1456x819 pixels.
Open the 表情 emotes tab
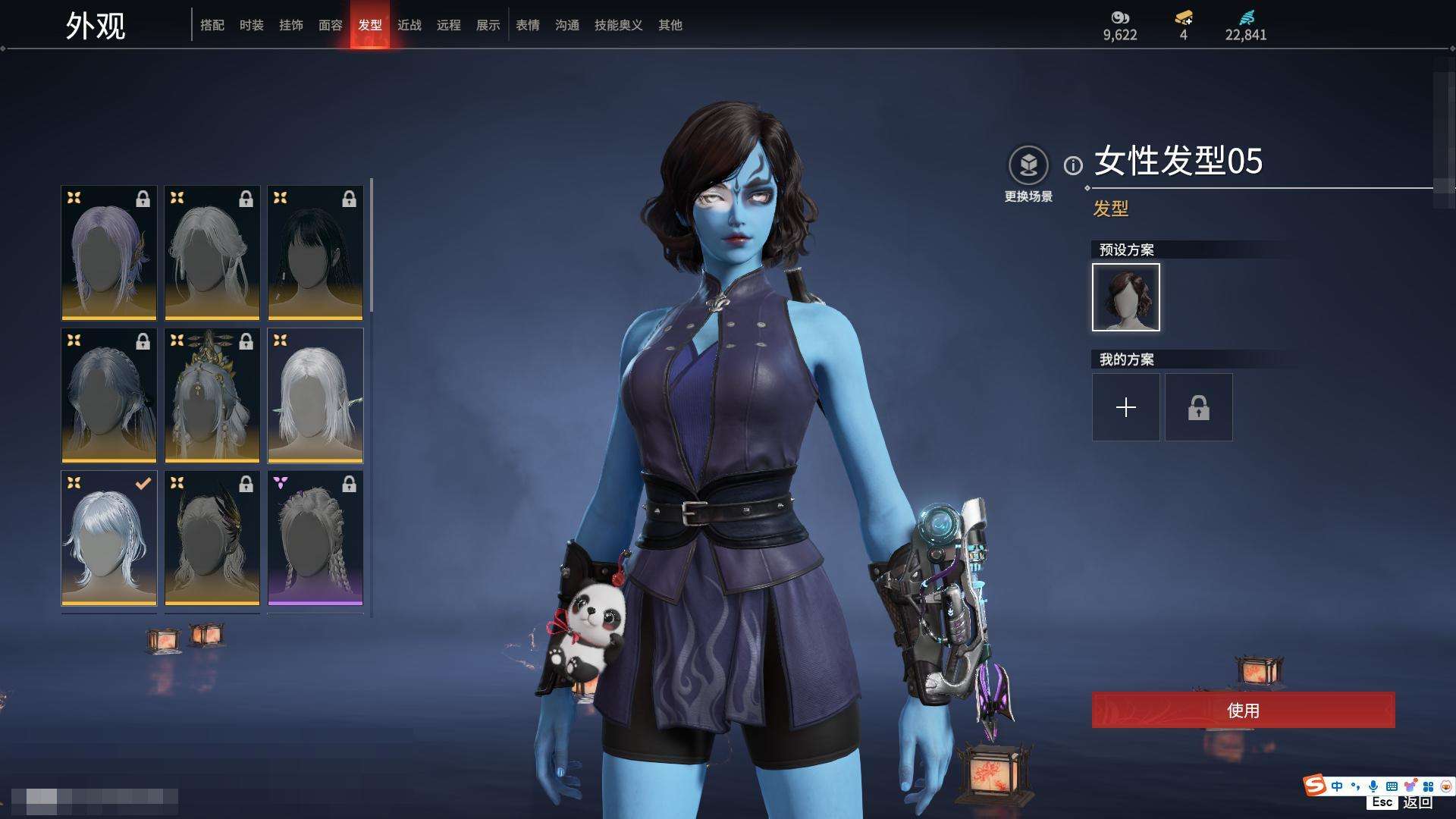tap(528, 25)
